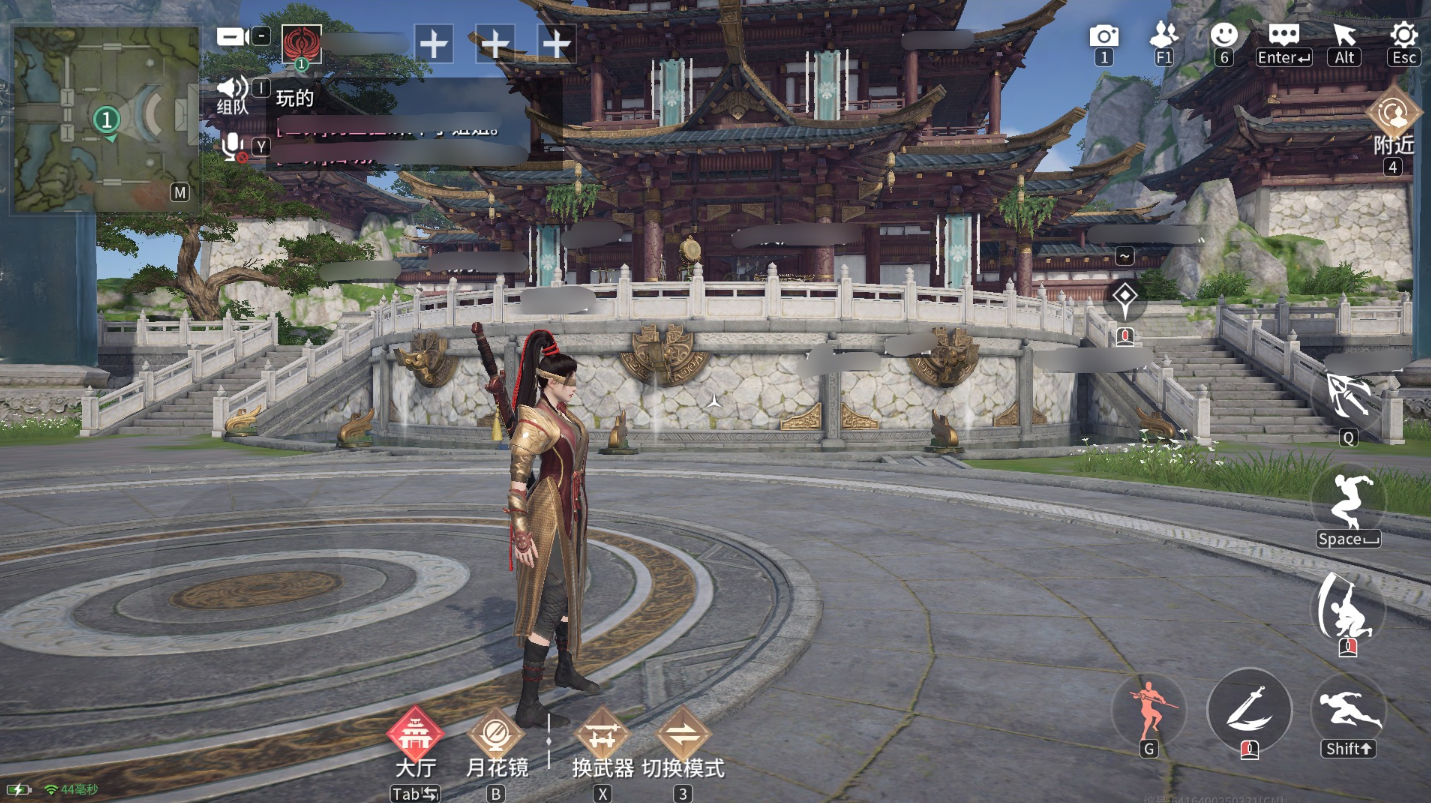
Task: Use the sword attack button
Action: click(x=1249, y=709)
